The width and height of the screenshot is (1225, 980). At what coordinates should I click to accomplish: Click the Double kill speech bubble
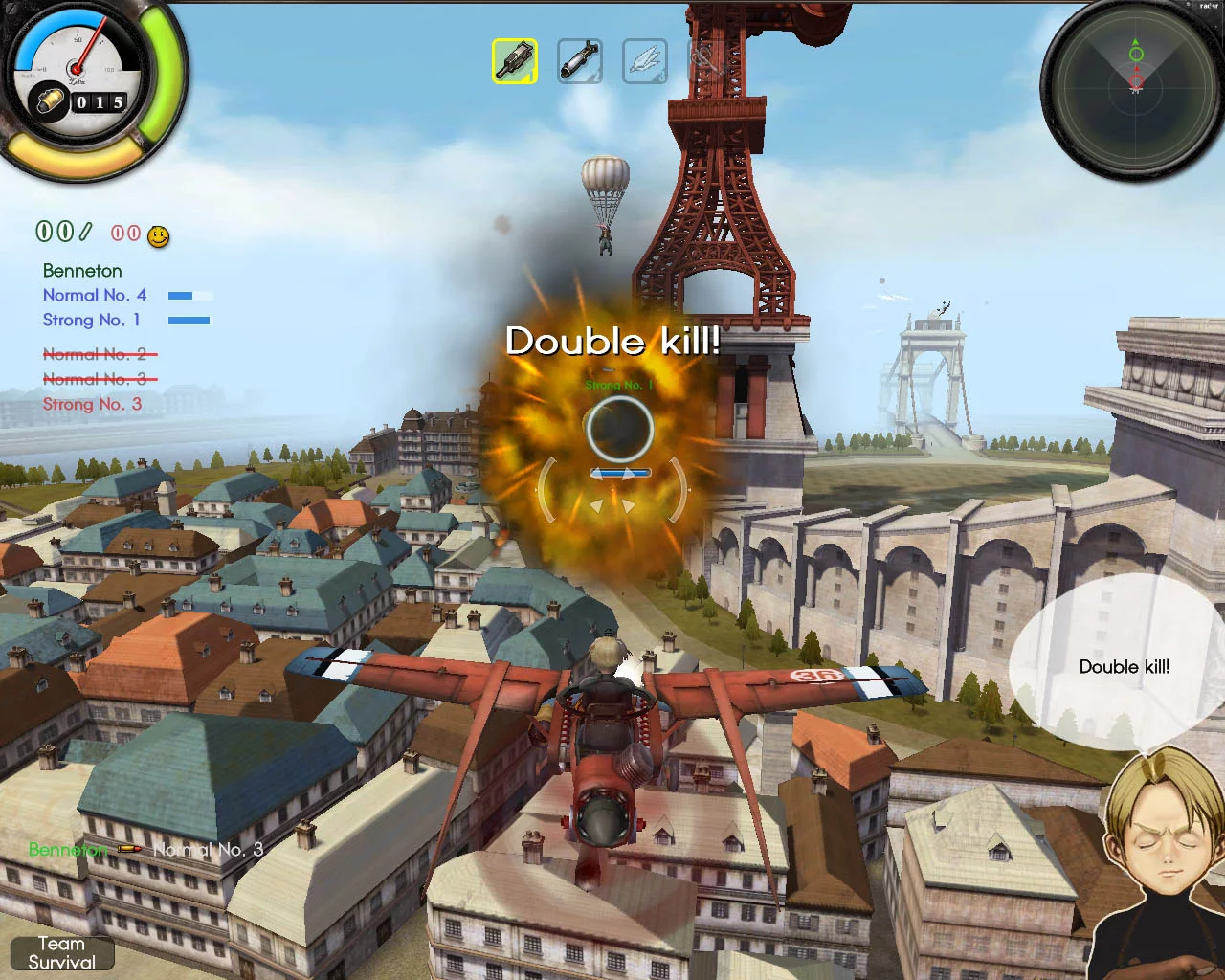(x=1125, y=667)
